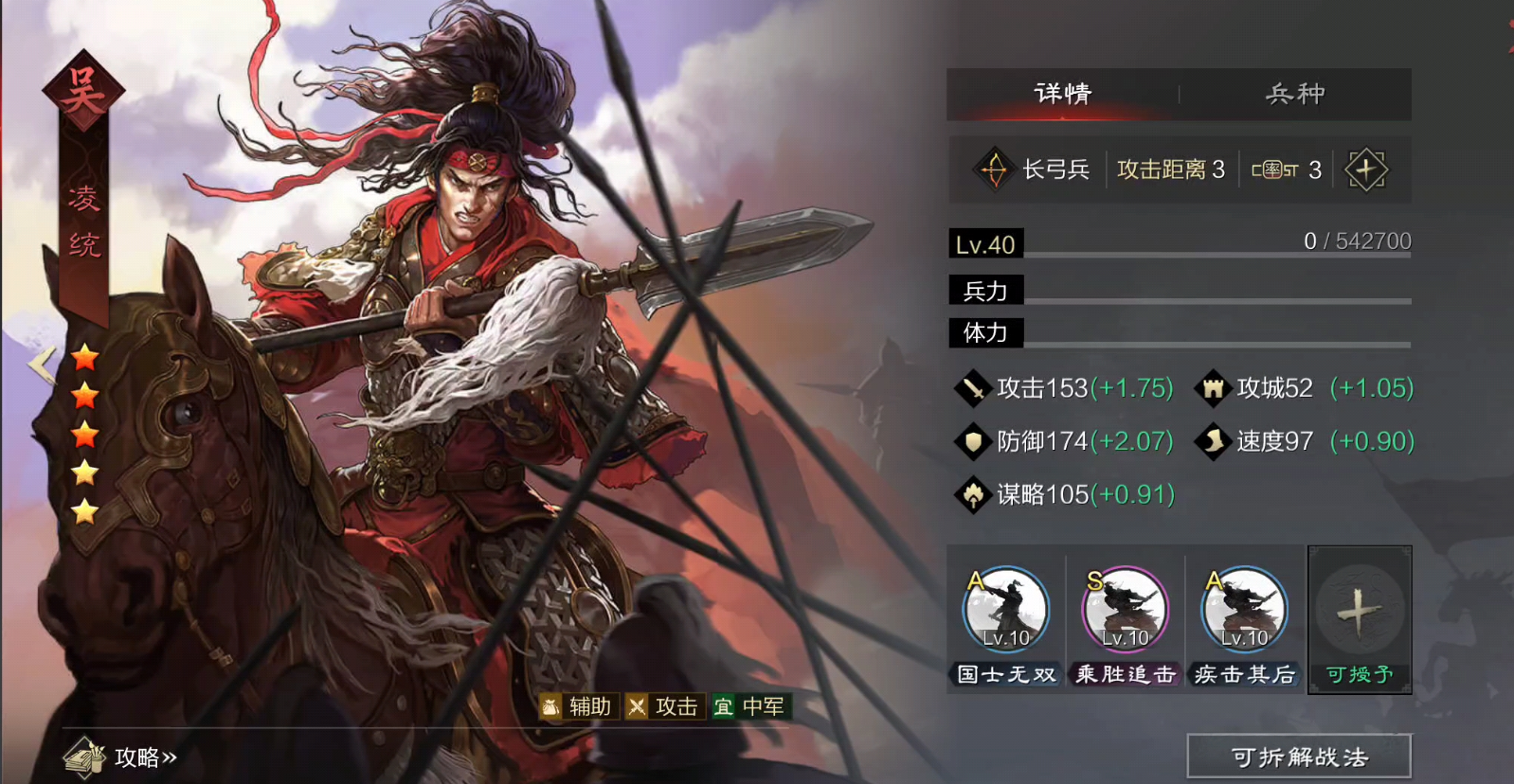Select the 详情 tab

(1062, 94)
